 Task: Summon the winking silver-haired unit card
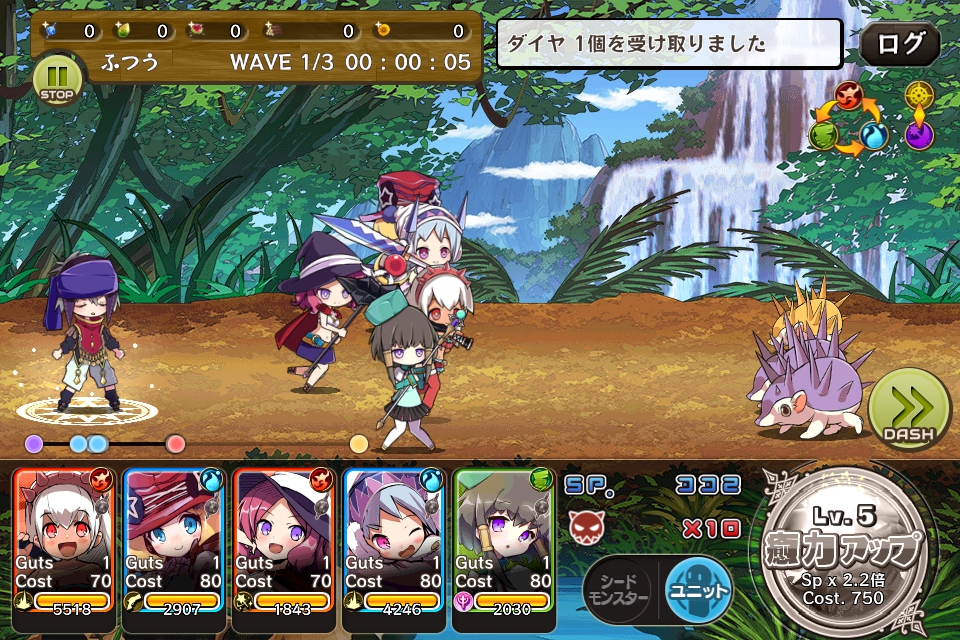[x=394, y=540]
